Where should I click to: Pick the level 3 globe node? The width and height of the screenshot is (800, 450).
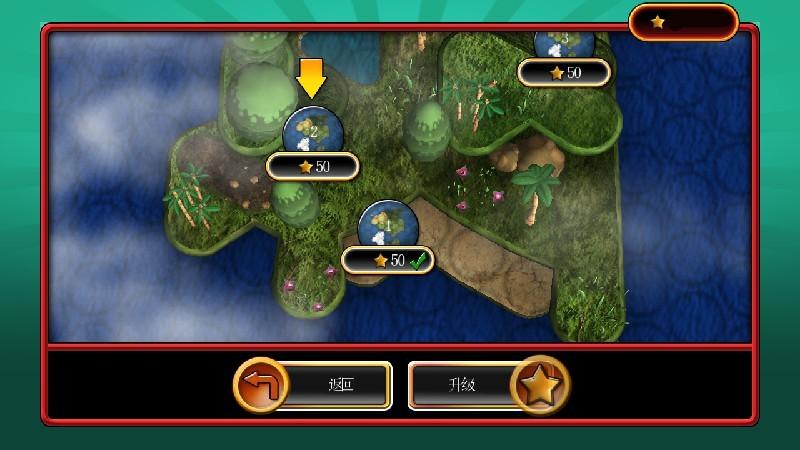(x=564, y=43)
